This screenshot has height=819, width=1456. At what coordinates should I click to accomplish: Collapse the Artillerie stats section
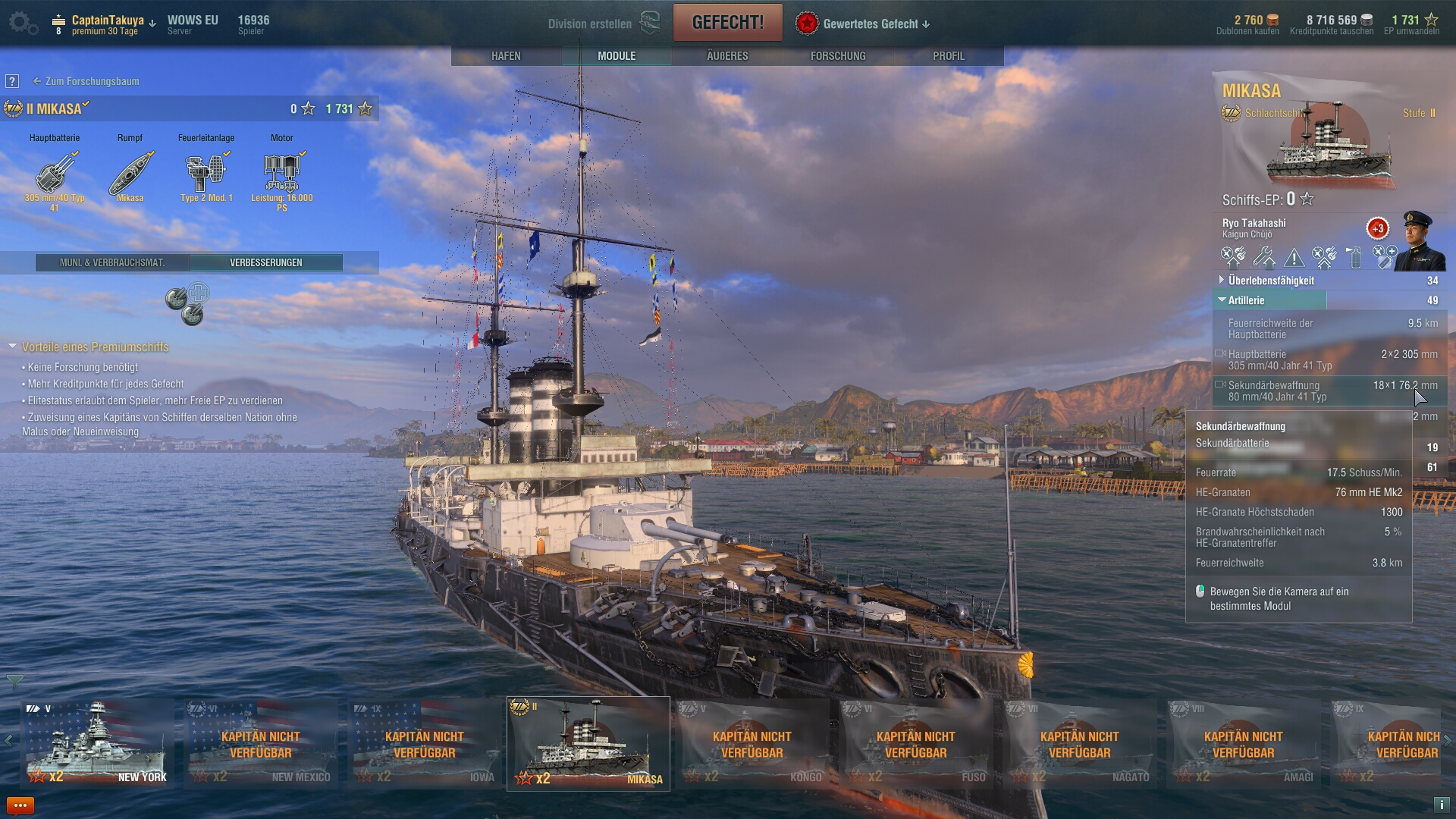(x=1246, y=300)
